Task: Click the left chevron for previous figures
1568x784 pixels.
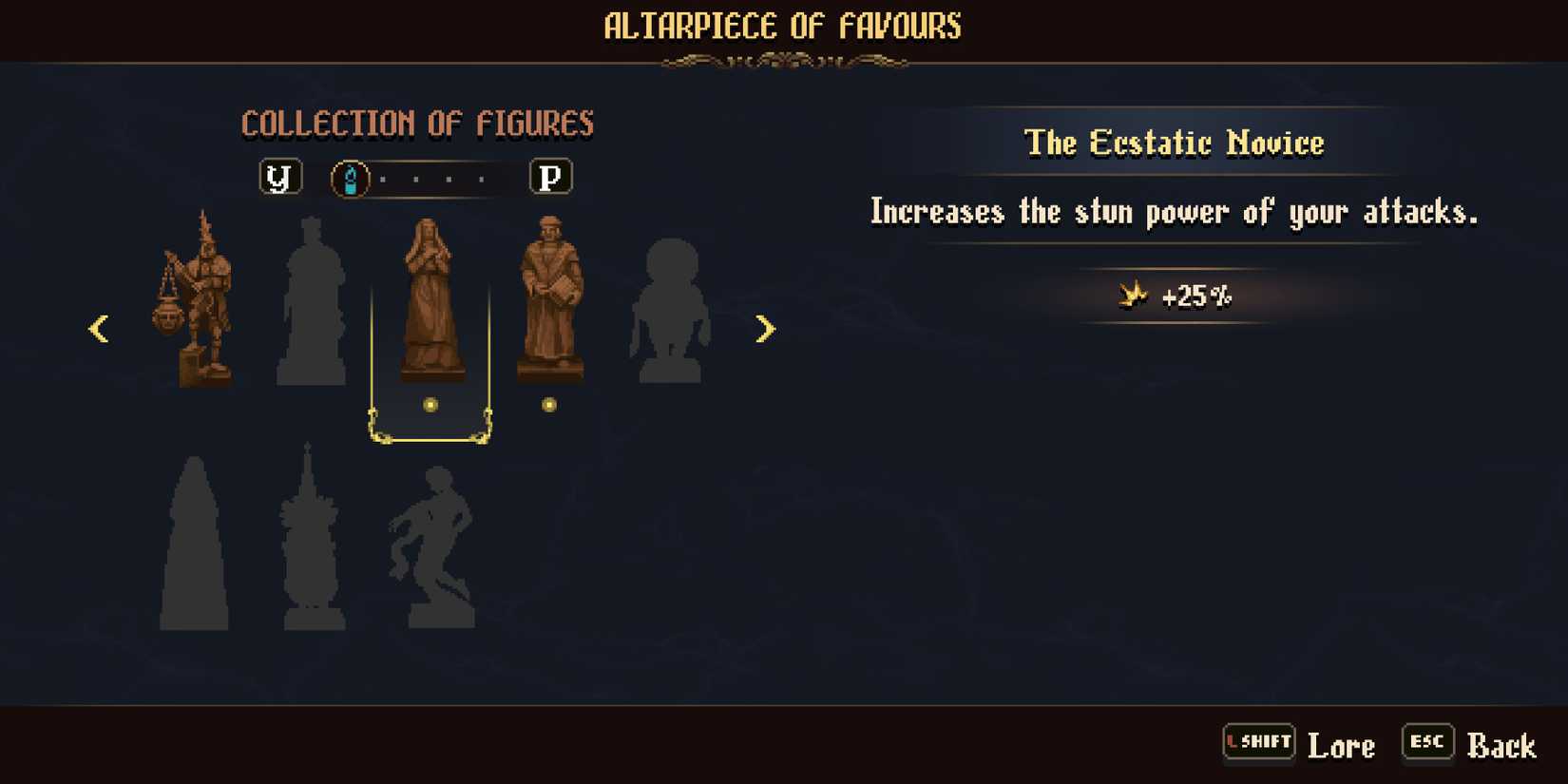Action: point(99,329)
